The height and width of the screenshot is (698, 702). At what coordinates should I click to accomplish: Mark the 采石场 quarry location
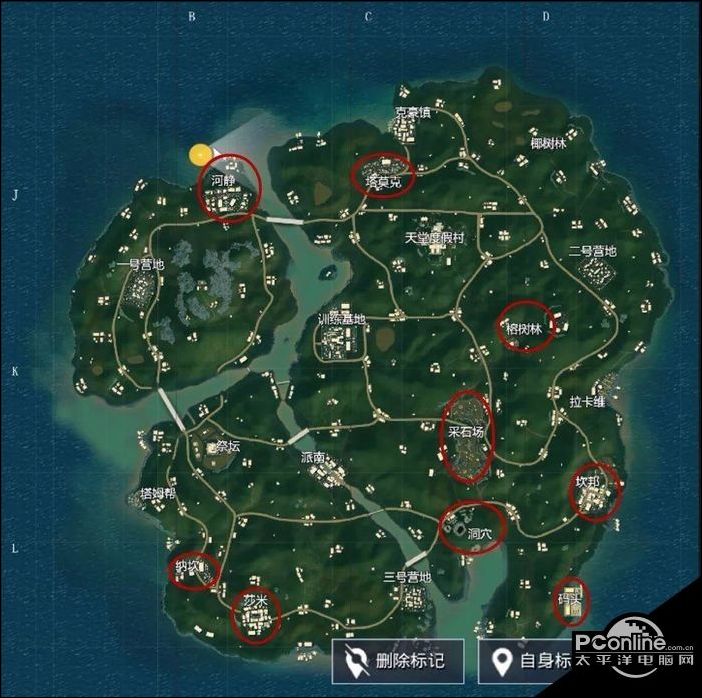pyautogui.click(x=467, y=432)
